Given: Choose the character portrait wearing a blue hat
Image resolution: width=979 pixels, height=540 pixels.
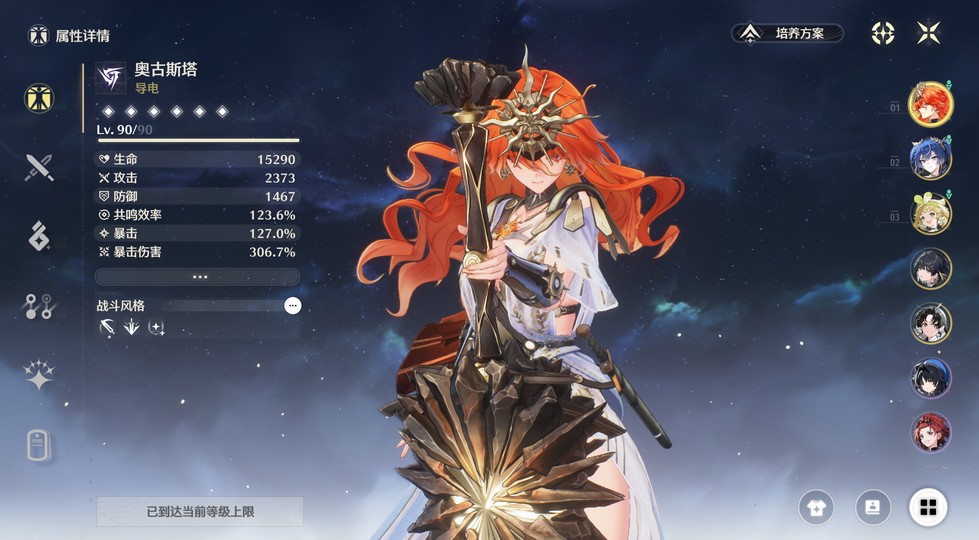Looking at the screenshot, I should (x=931, y=378).
